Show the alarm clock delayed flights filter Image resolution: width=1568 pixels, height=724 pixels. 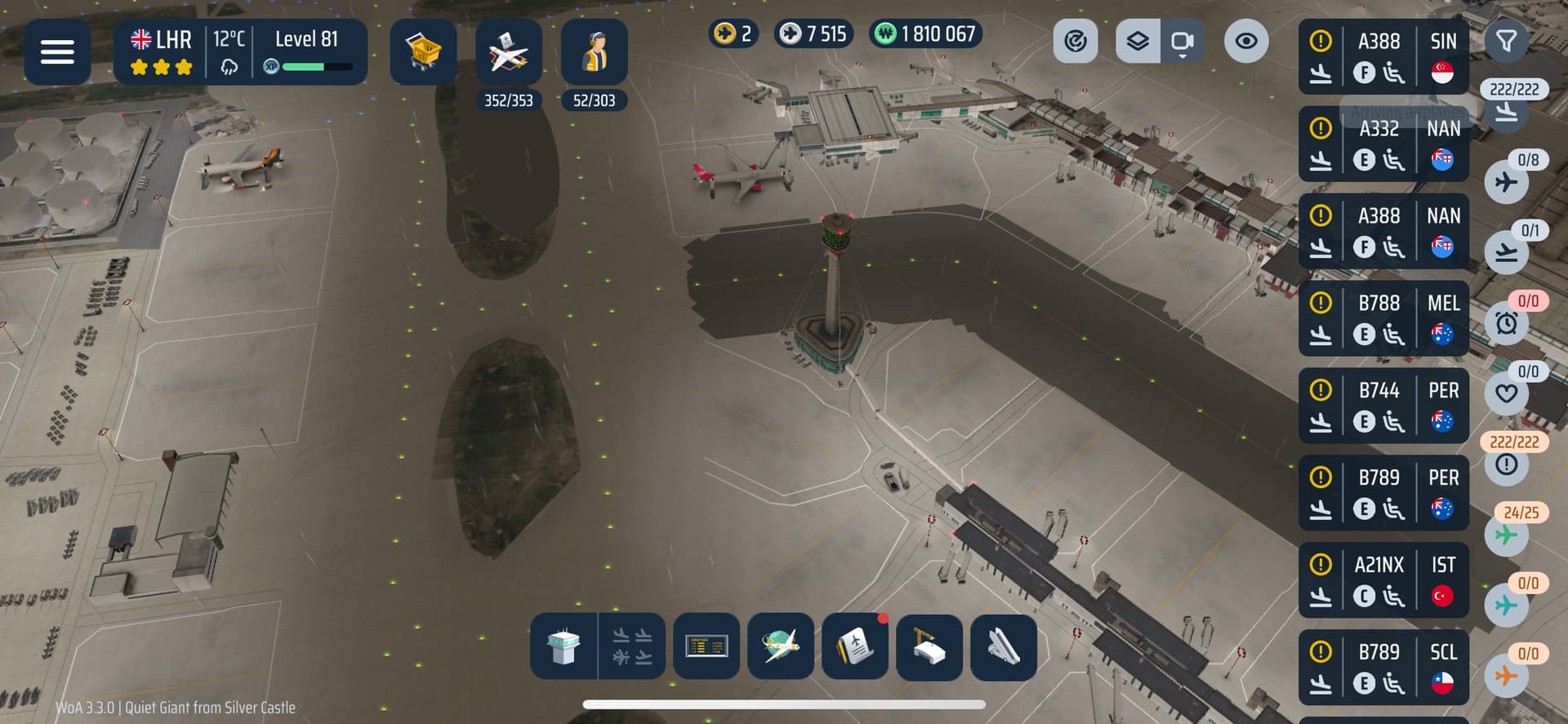(1507, 323)
